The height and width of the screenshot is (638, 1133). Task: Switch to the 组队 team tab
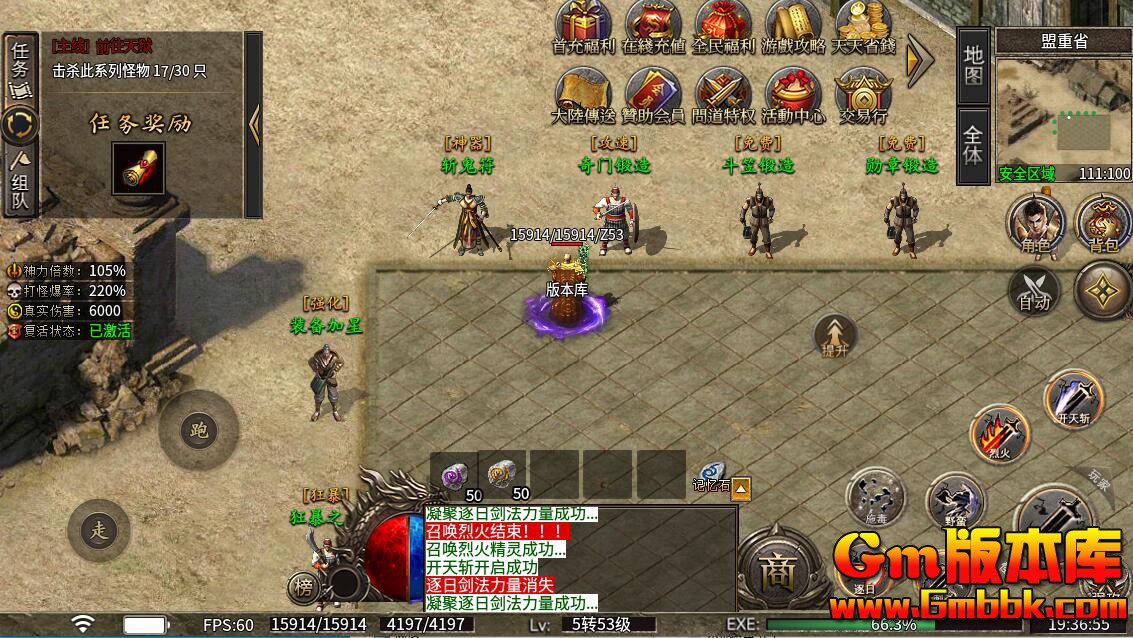click(20, 182)
